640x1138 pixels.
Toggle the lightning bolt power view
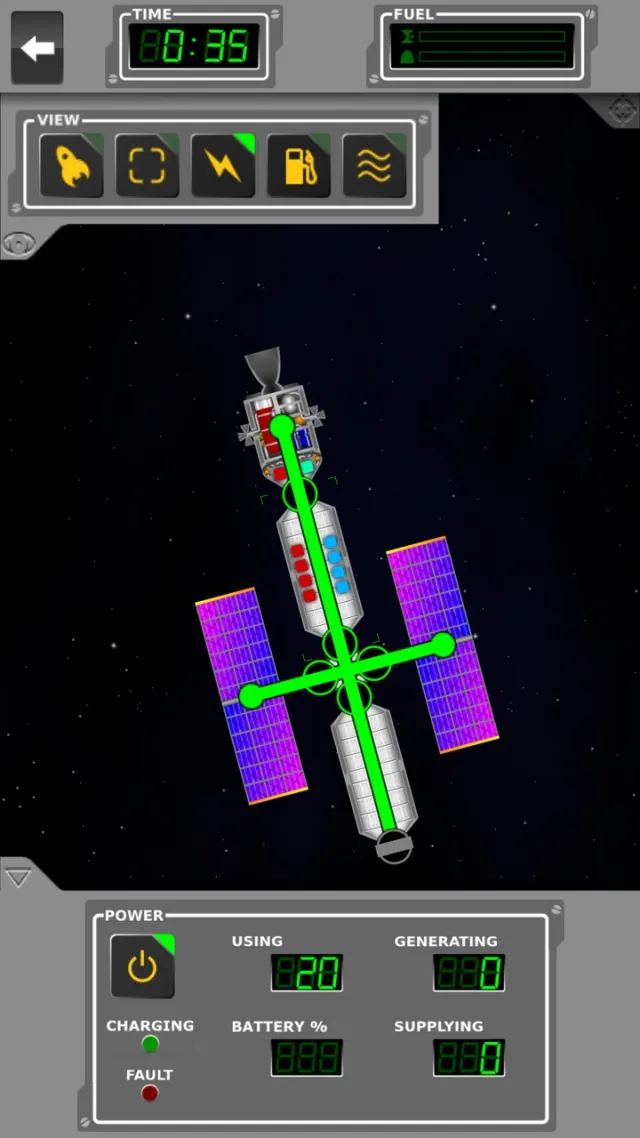pyautogui.click(x=223, y=165)
